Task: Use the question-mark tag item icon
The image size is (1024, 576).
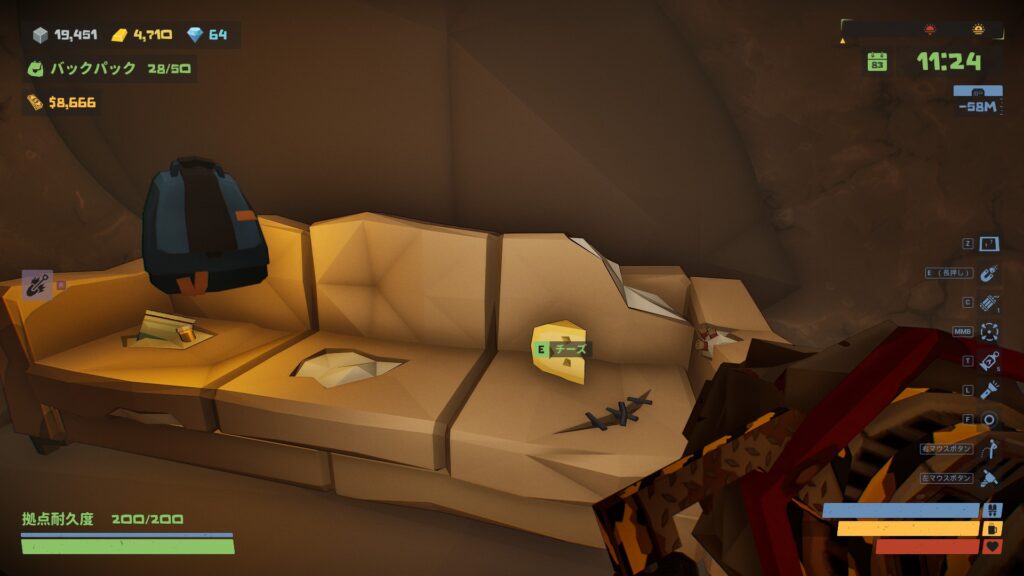Action: tap(989, 361)
